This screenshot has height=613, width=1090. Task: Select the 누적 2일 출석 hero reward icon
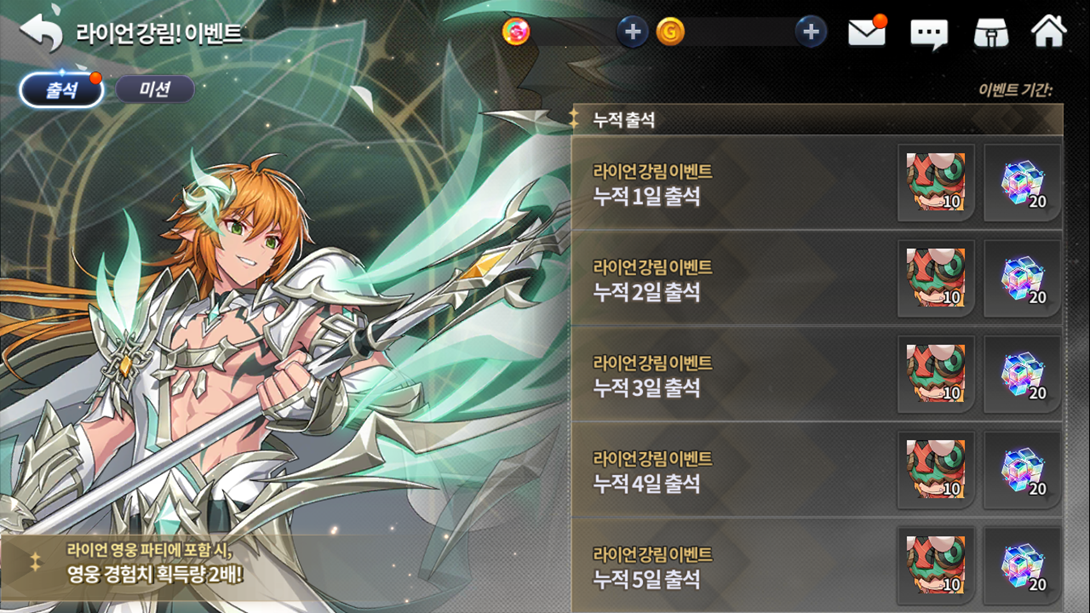tap(936, 279)
